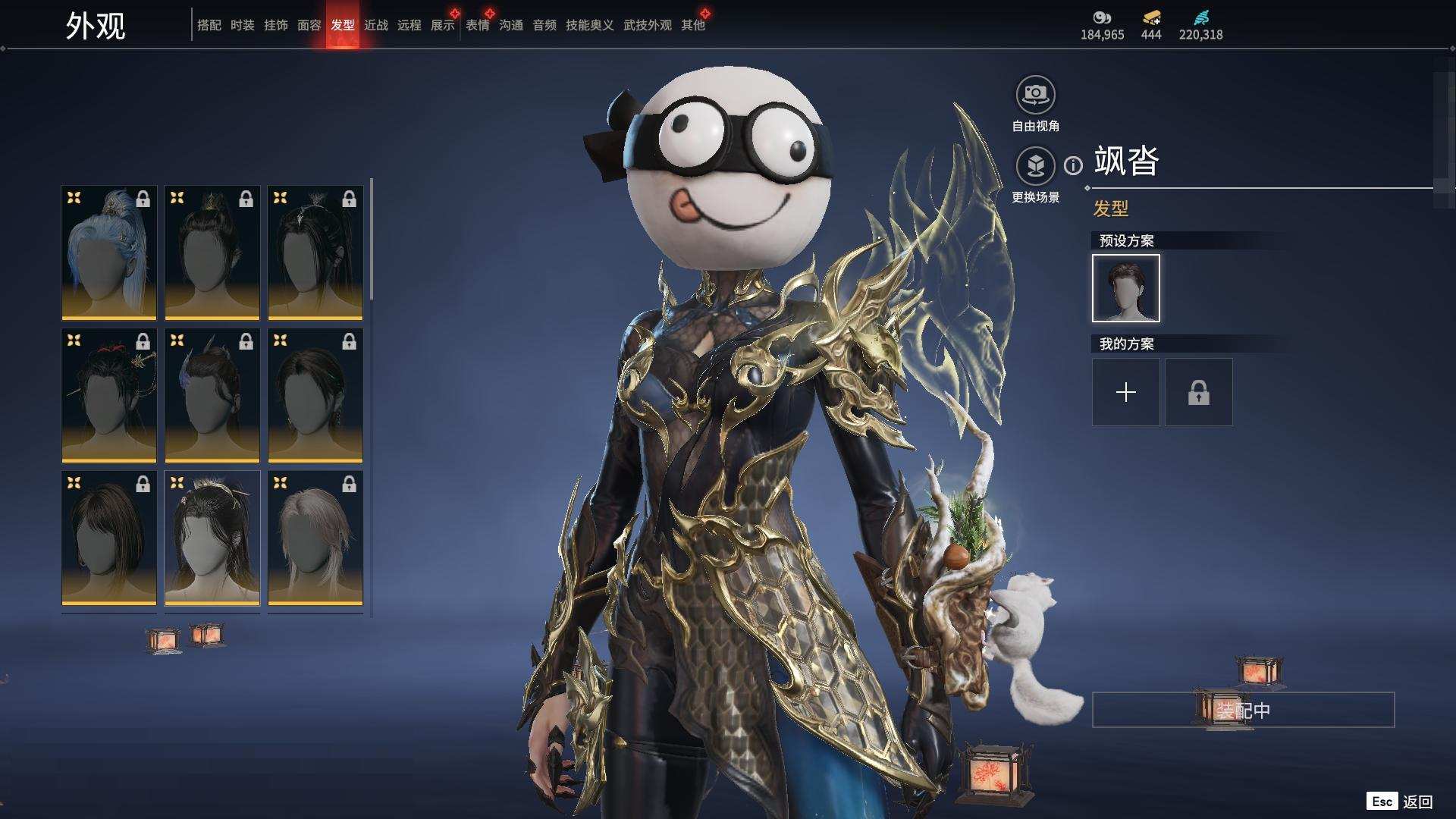Activate the 自由视角 camera button
Viewport: 1456px width, 819px height.
tap(1035, 96)
